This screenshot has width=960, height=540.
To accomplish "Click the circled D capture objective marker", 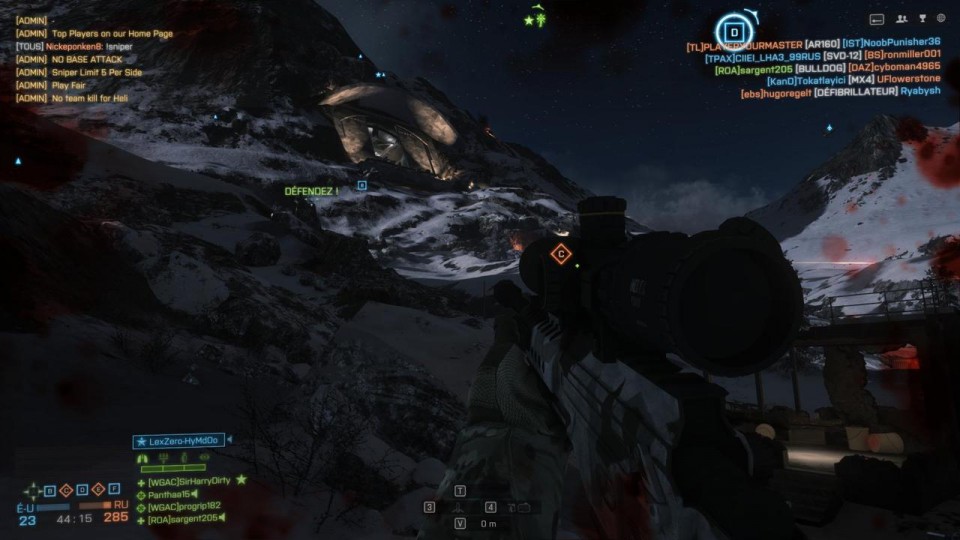I will (x=733, y=31).
